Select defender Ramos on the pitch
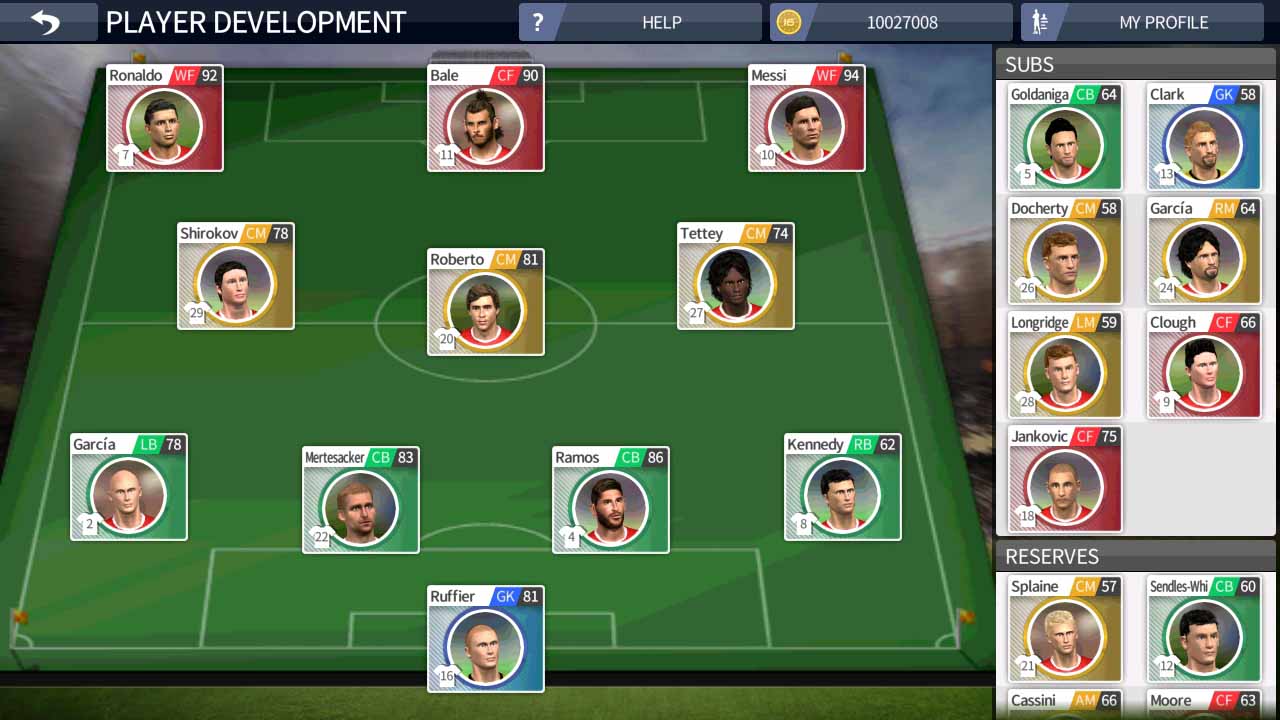 point(610,500)
